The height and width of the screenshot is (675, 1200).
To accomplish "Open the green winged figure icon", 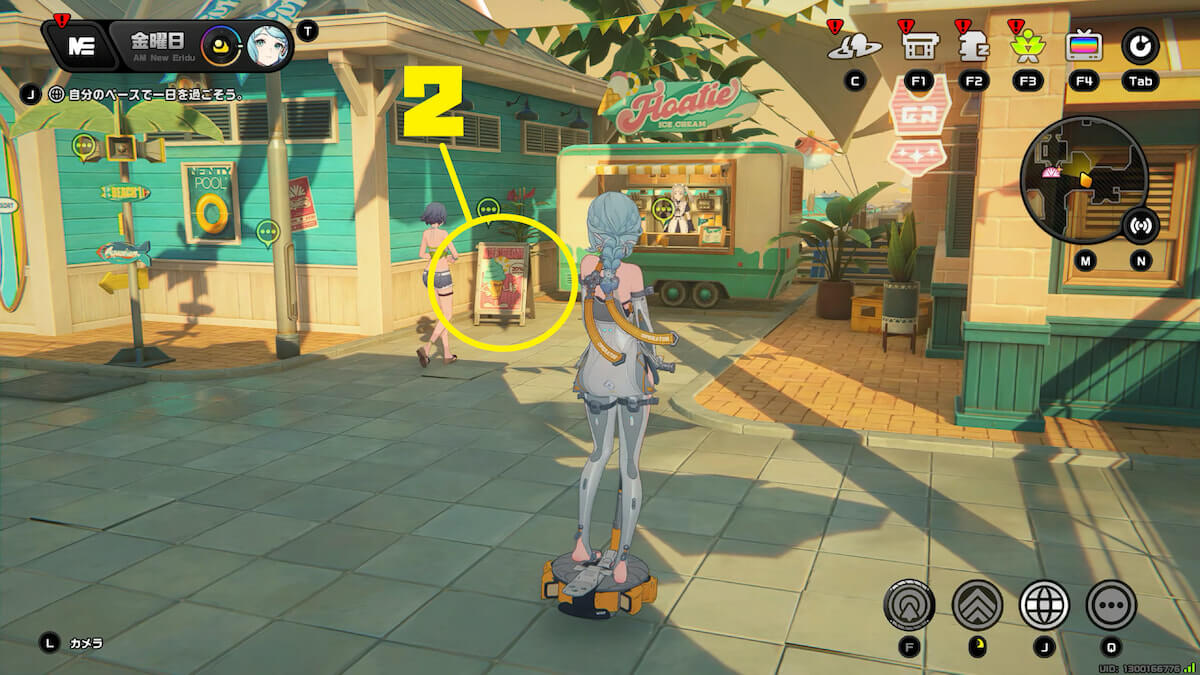I will (x=1027, y=46).
